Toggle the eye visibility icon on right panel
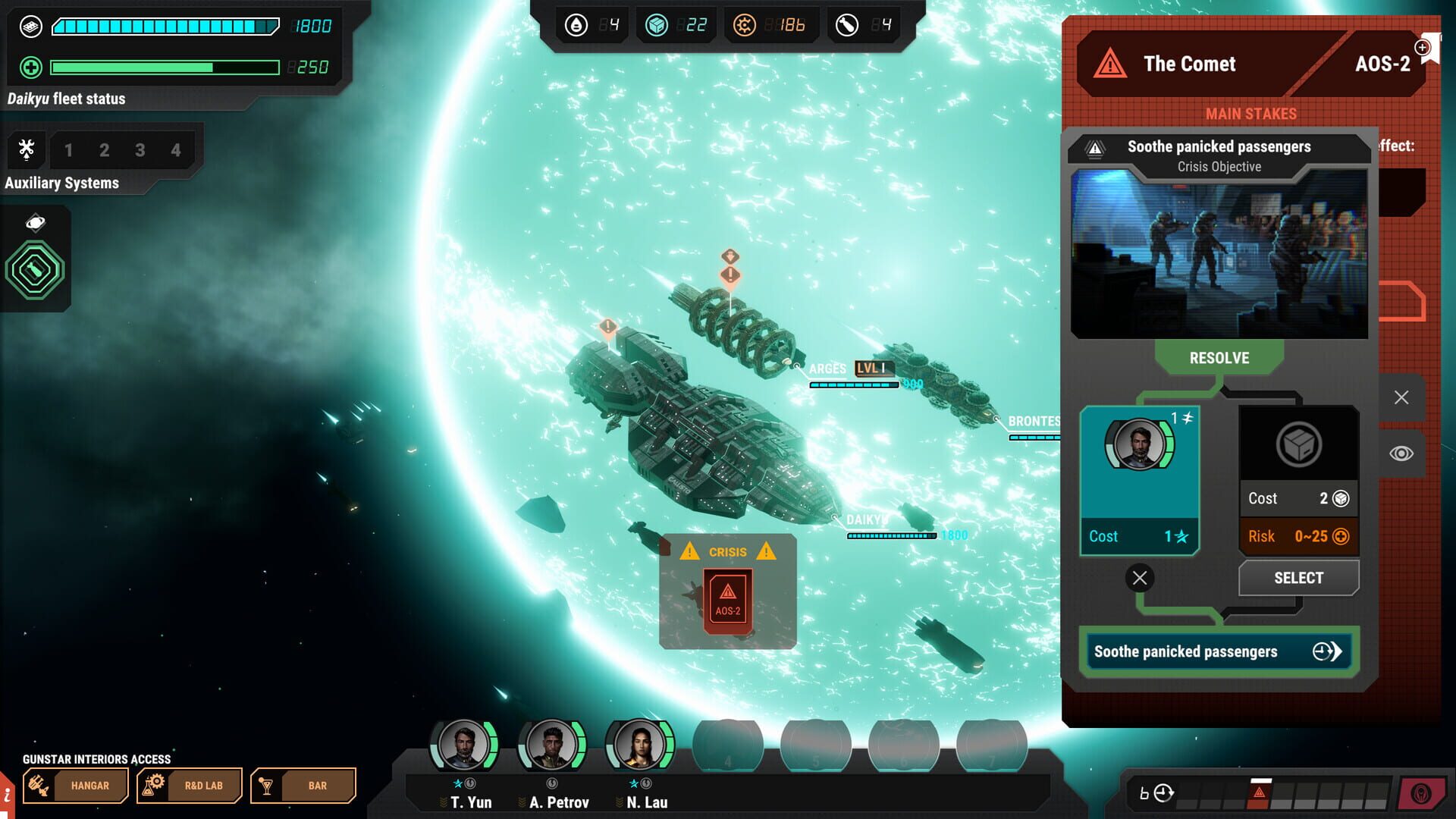This screenshot has width=1456, height=819. (1402, 453)
